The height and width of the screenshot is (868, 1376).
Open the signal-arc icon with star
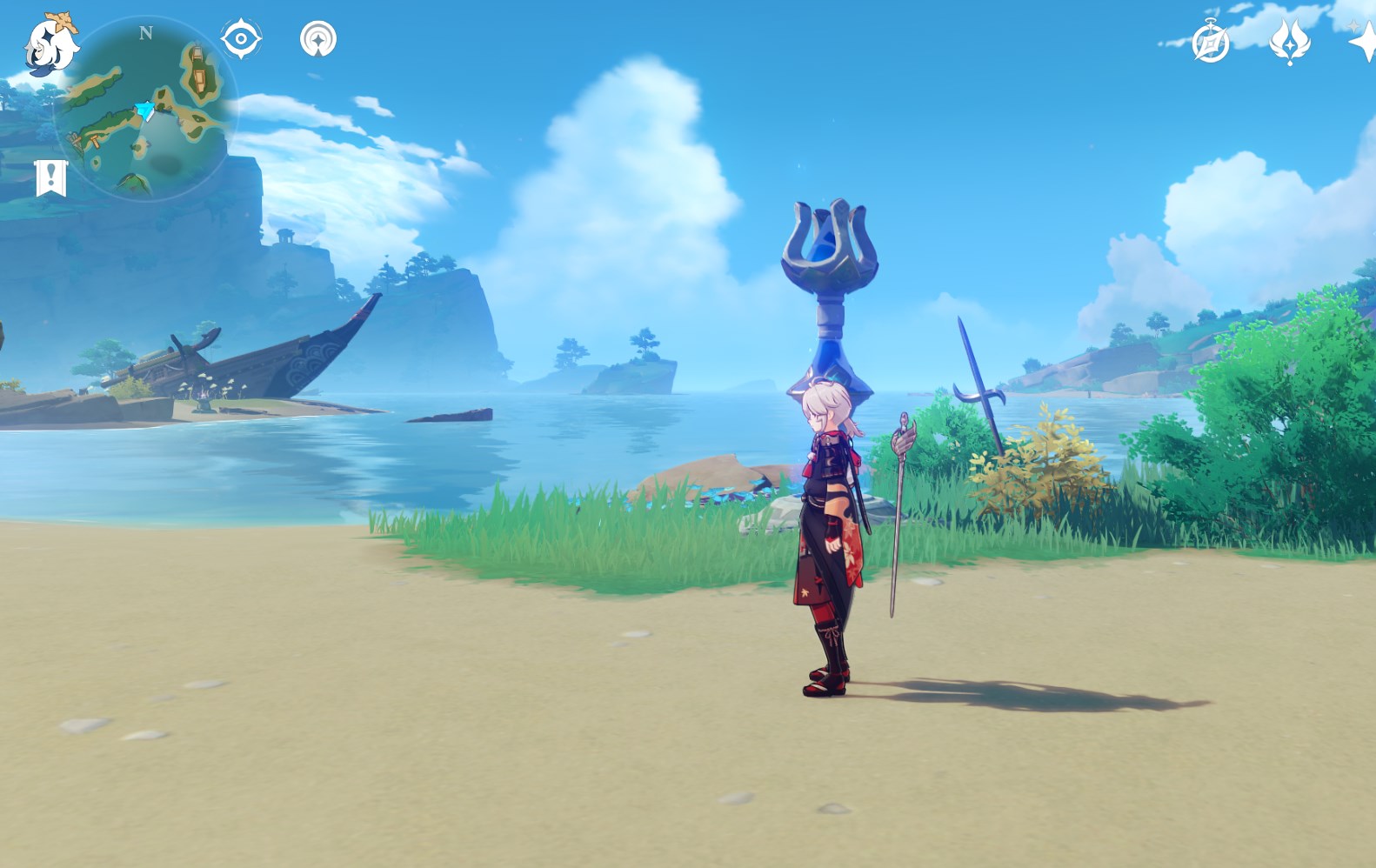pyautogui.click(x=318, y=39)
